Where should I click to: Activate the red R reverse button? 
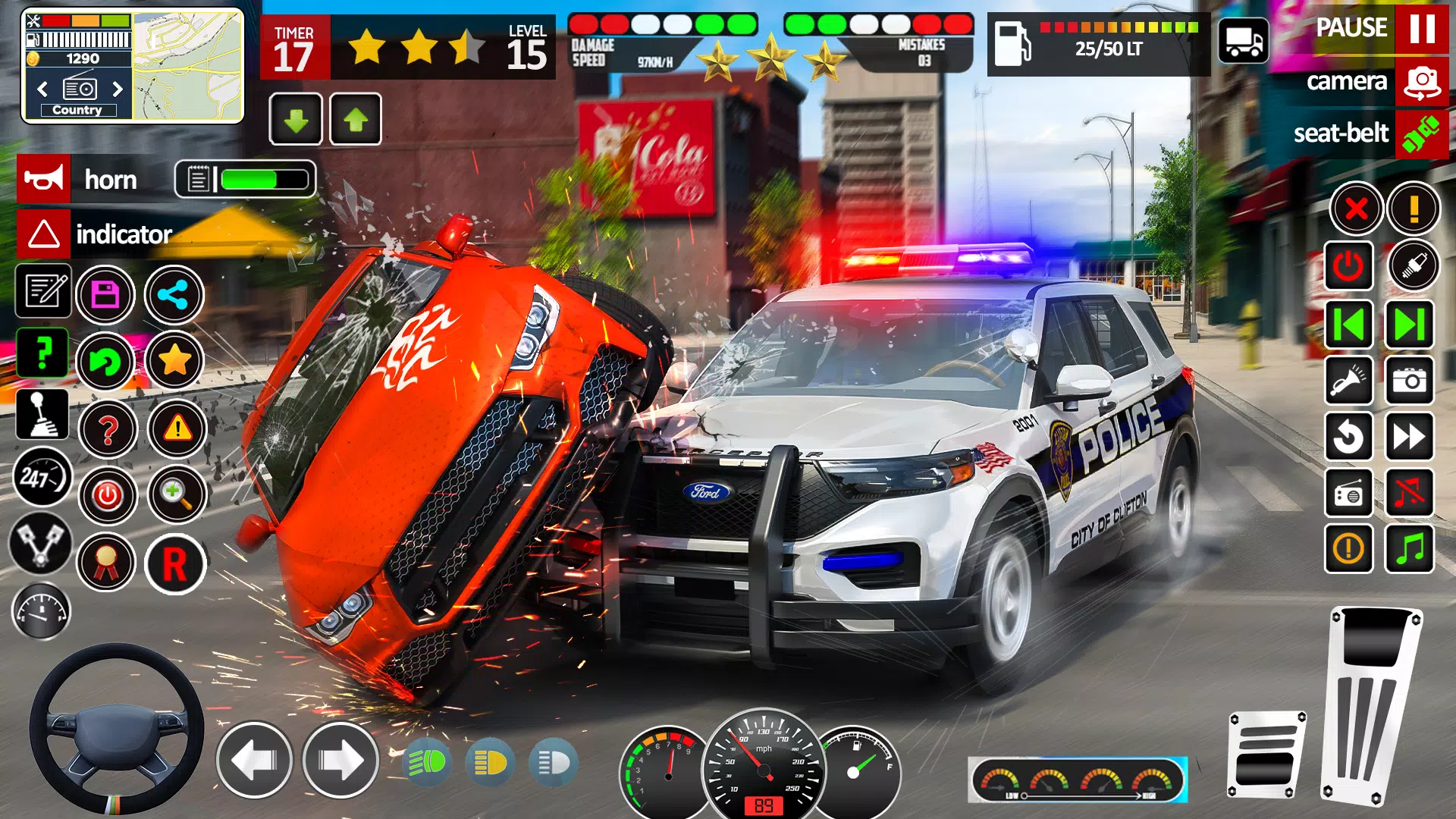tap(175, 563)
